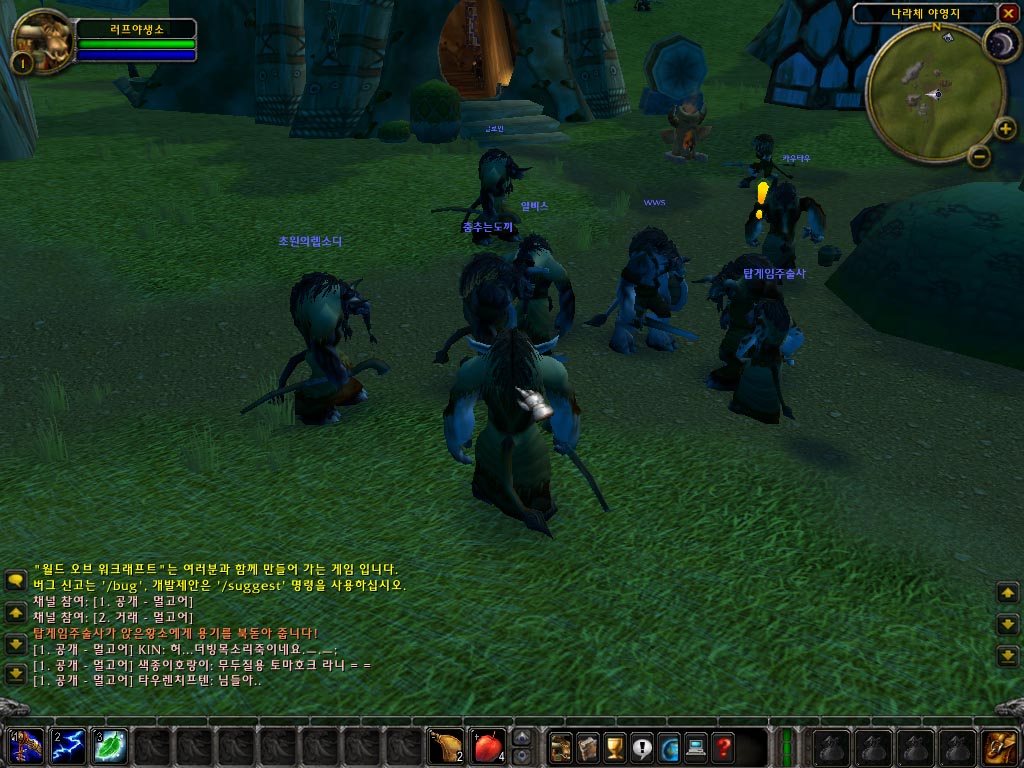Jump chat log to the bottom

tap(15, 673)
